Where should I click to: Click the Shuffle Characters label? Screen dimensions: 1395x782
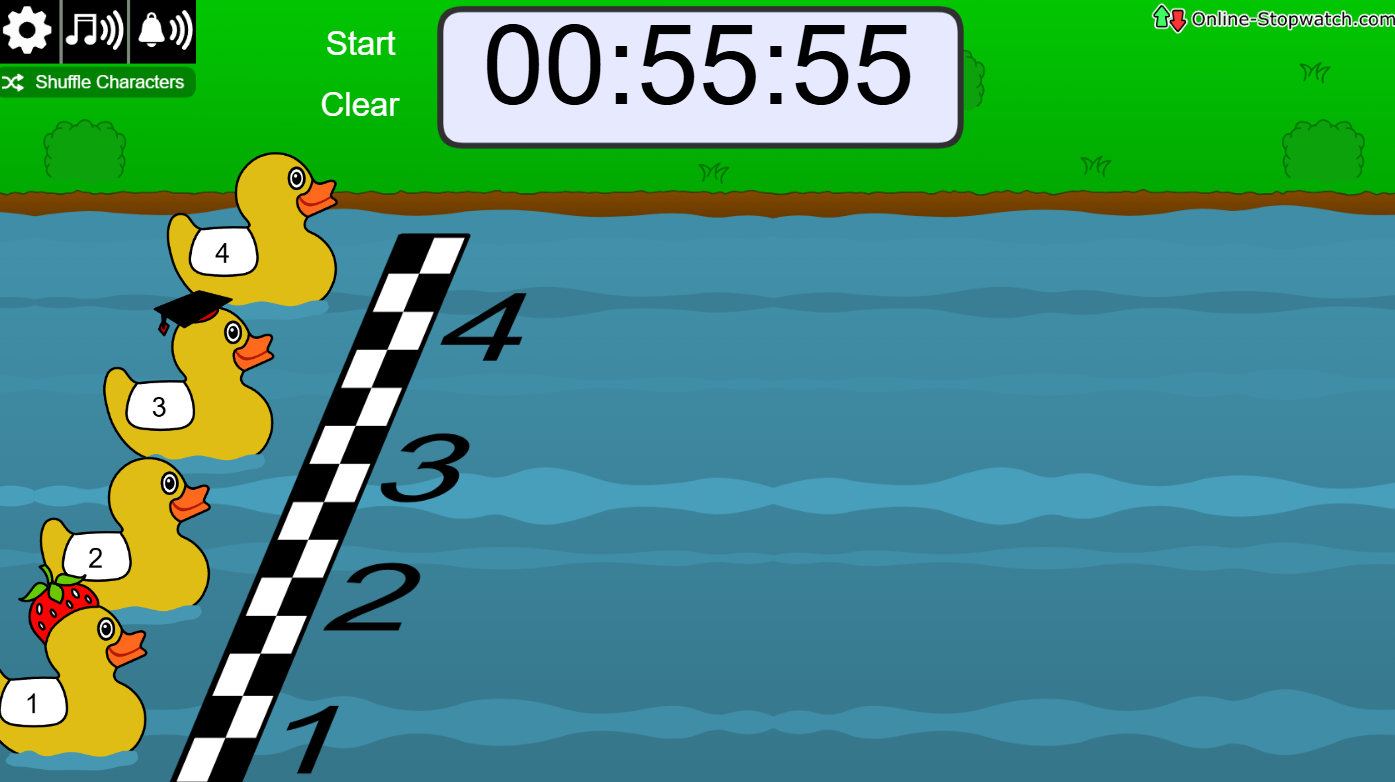tap(110, 82)
